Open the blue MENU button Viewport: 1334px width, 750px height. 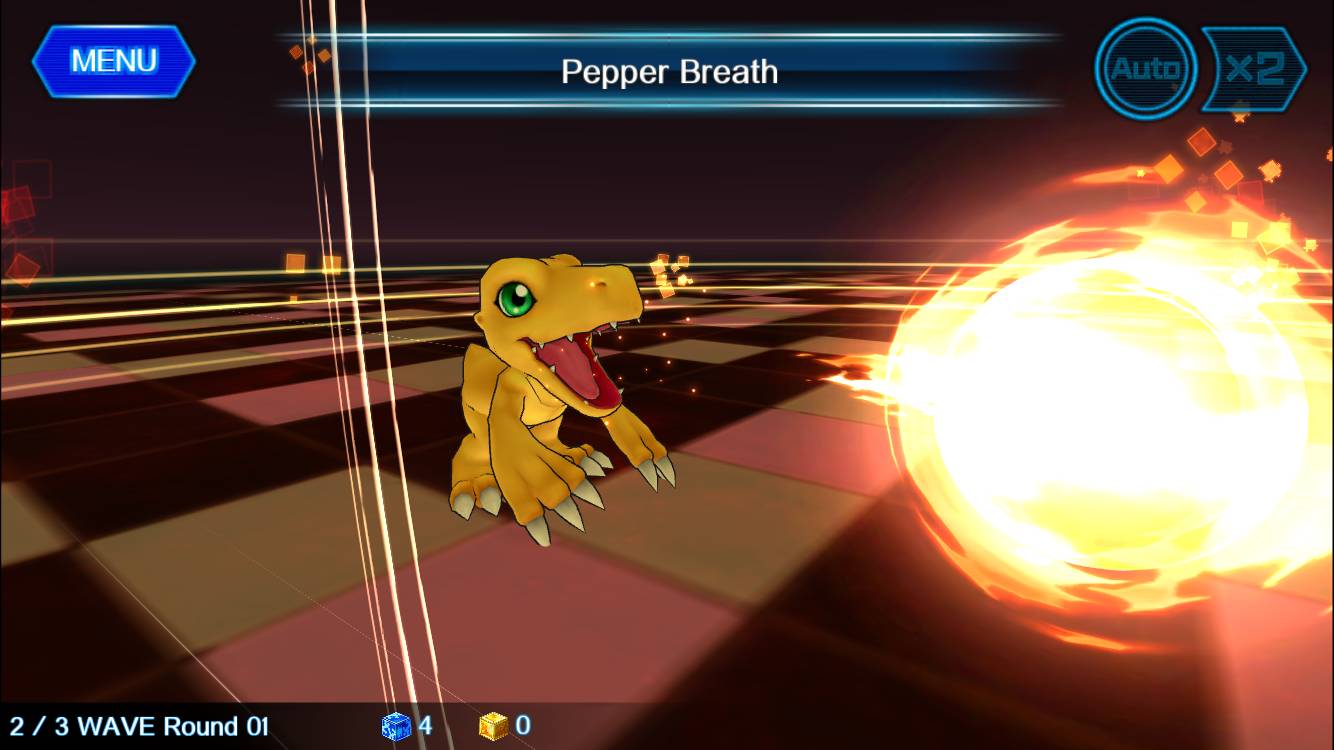[x=113, y=61]
